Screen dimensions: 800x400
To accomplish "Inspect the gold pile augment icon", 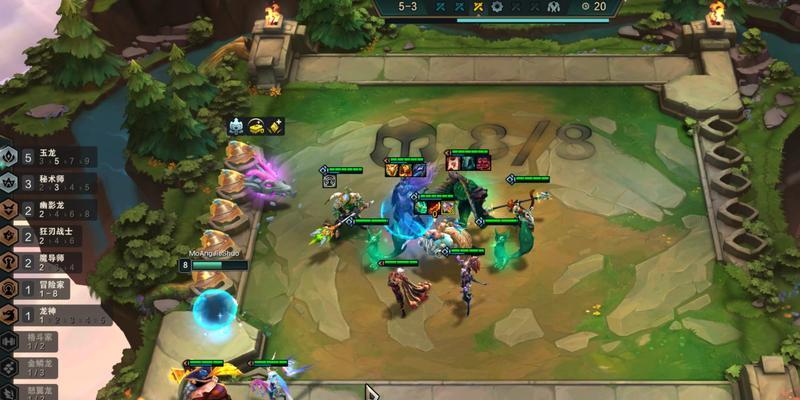I will click(256, 126).
